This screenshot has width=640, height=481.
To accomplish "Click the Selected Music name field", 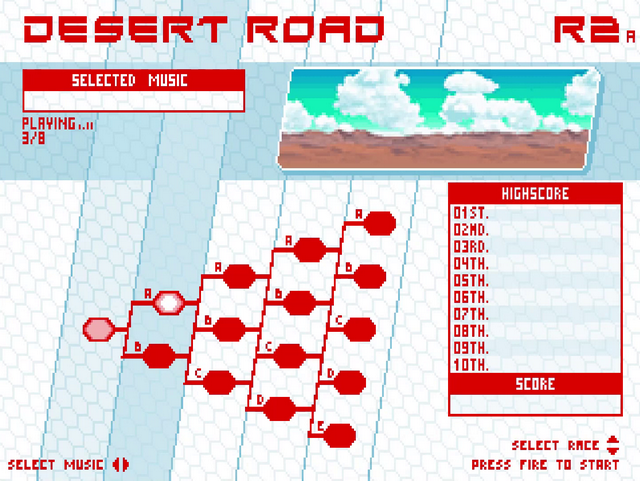I will (132, 100).
